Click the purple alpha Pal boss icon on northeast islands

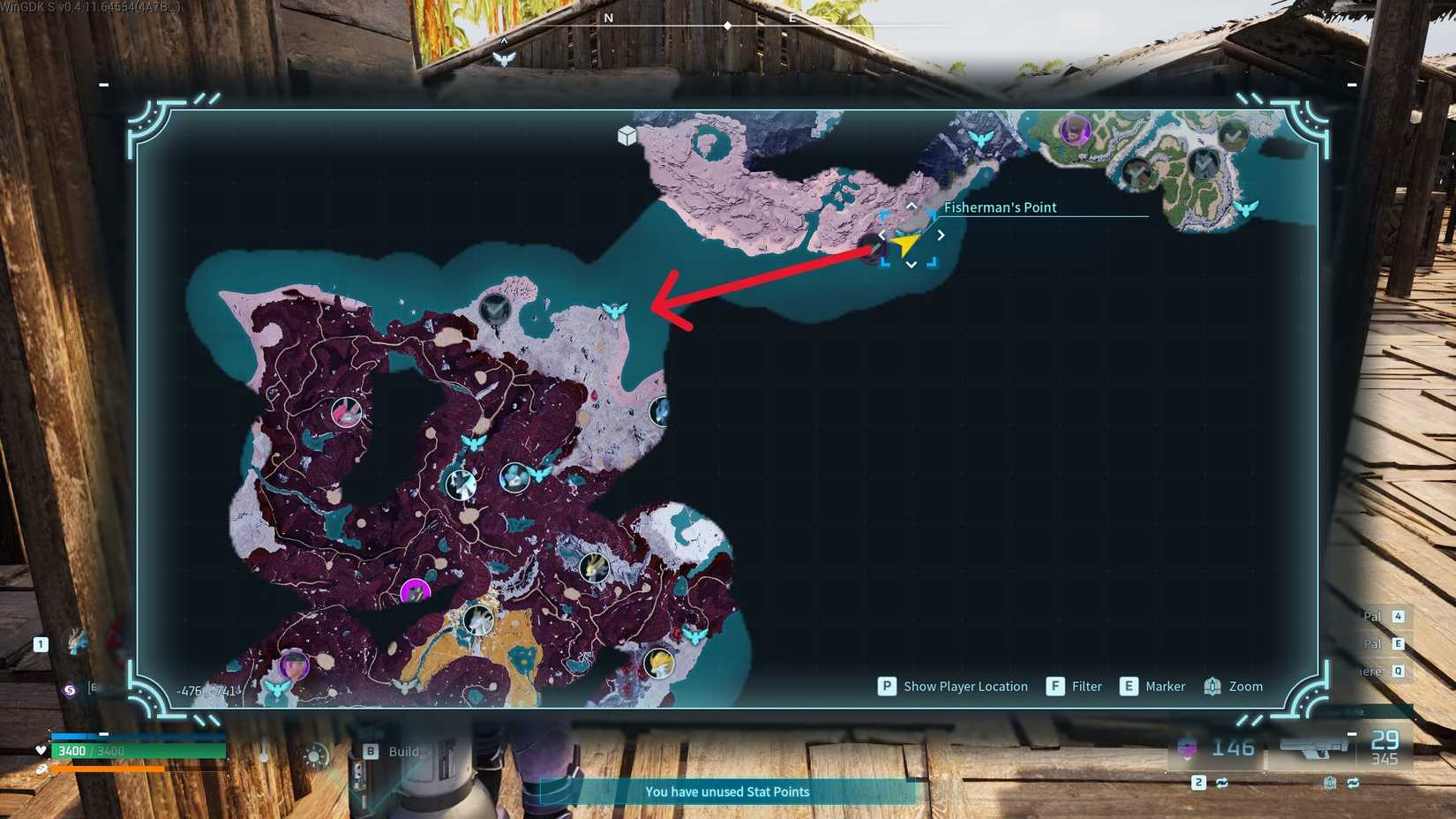[1075, 131]
